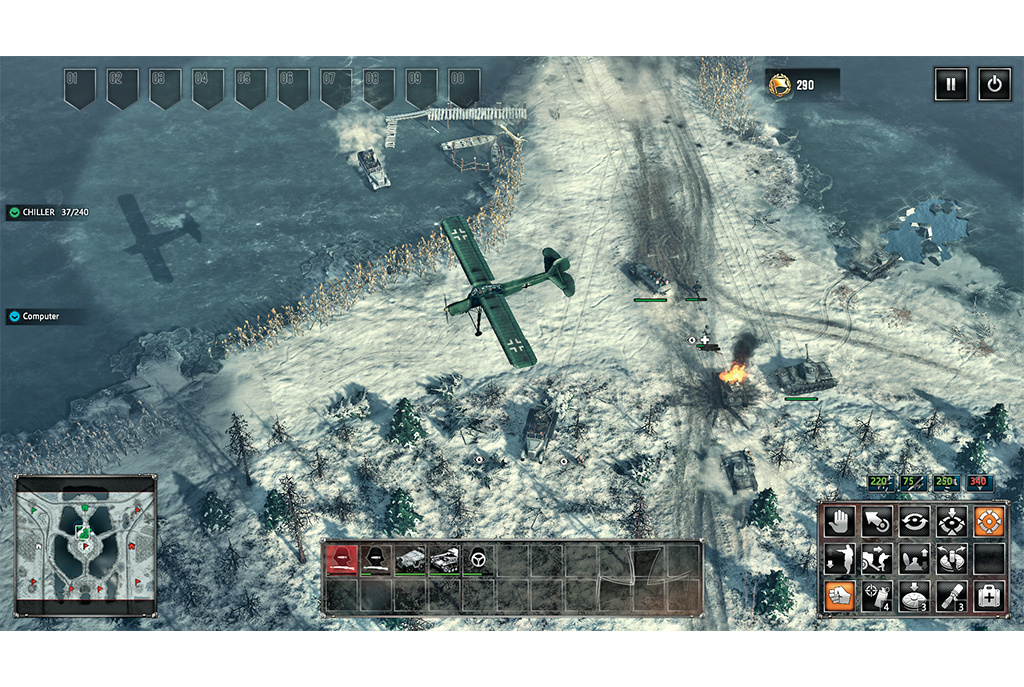Viewport: 1024px width, 687px height.
Task: Open the battlefield minimap
Action: [x=86, y=546]
